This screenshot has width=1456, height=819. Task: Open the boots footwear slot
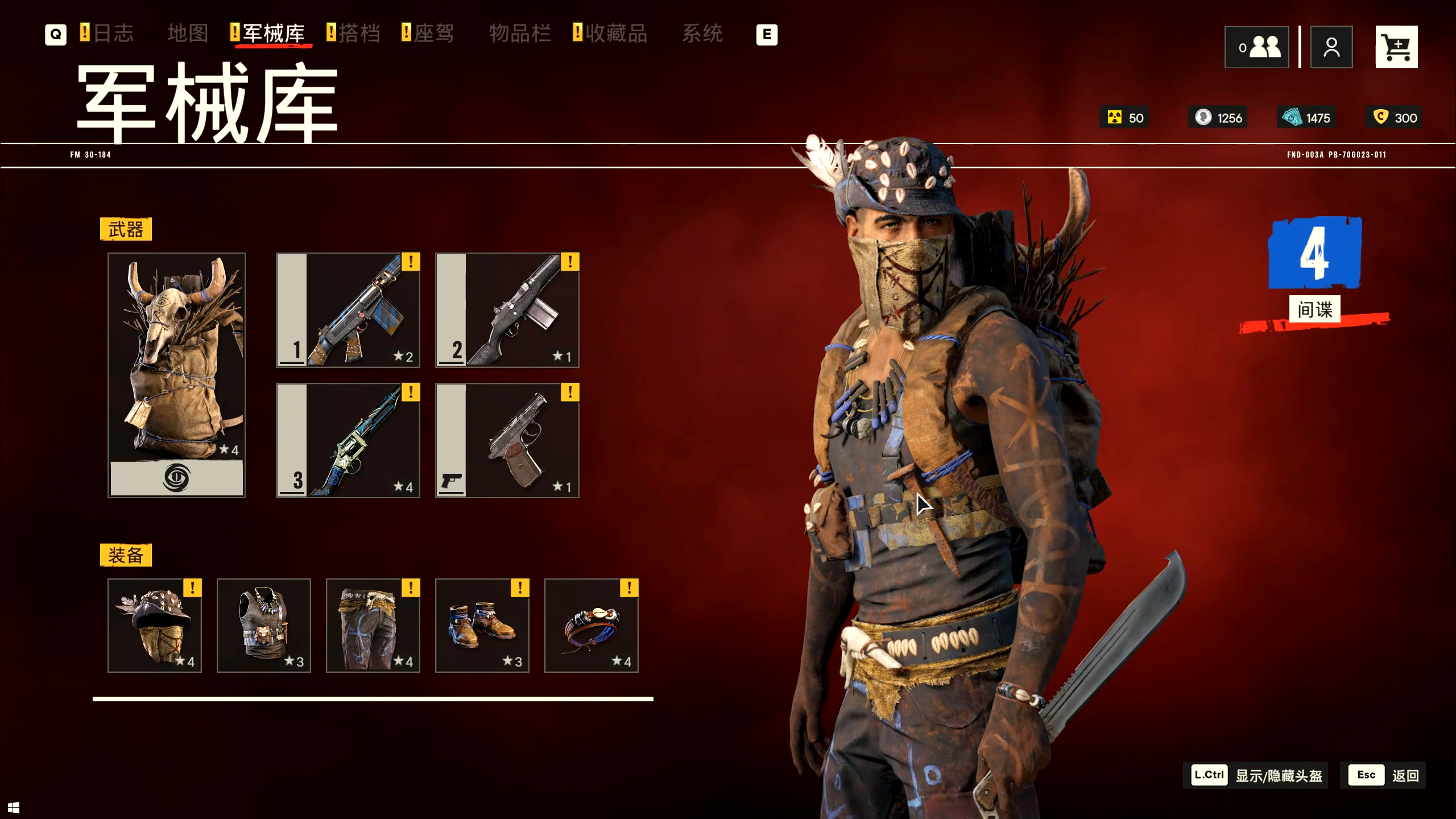482,625
